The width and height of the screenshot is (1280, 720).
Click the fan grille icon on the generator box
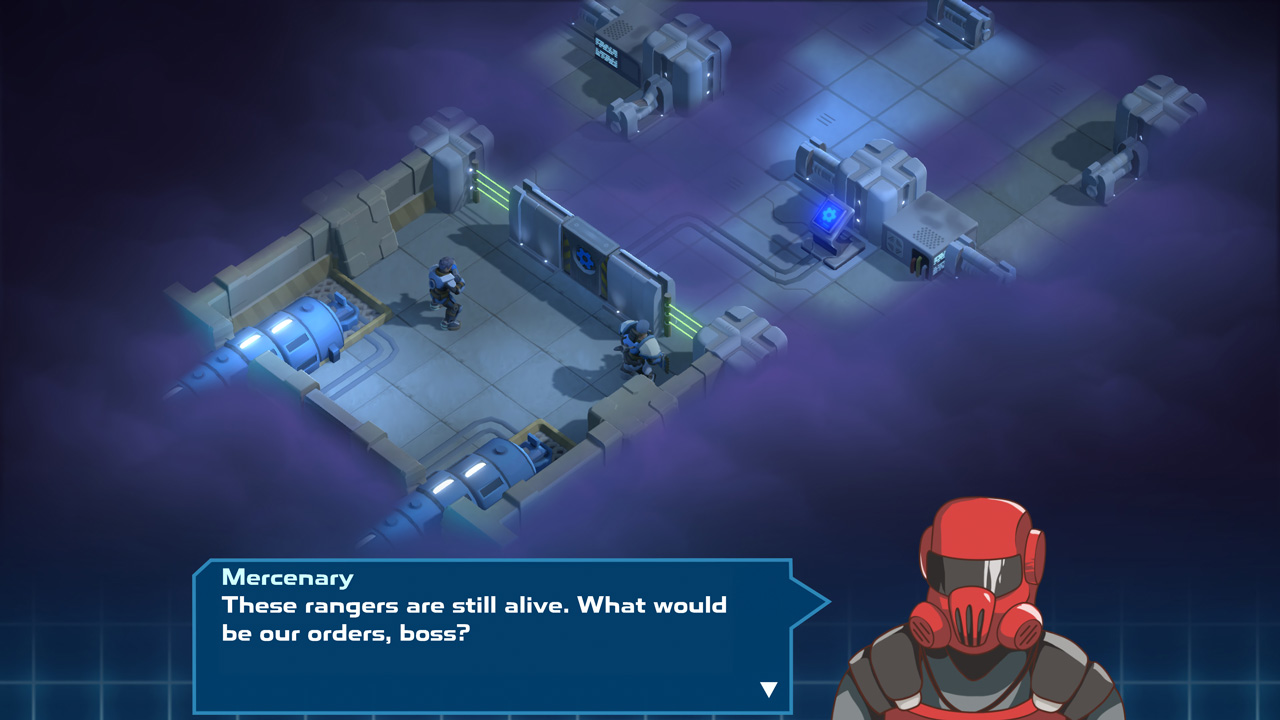pyautogui.click(x=897, y=242)
